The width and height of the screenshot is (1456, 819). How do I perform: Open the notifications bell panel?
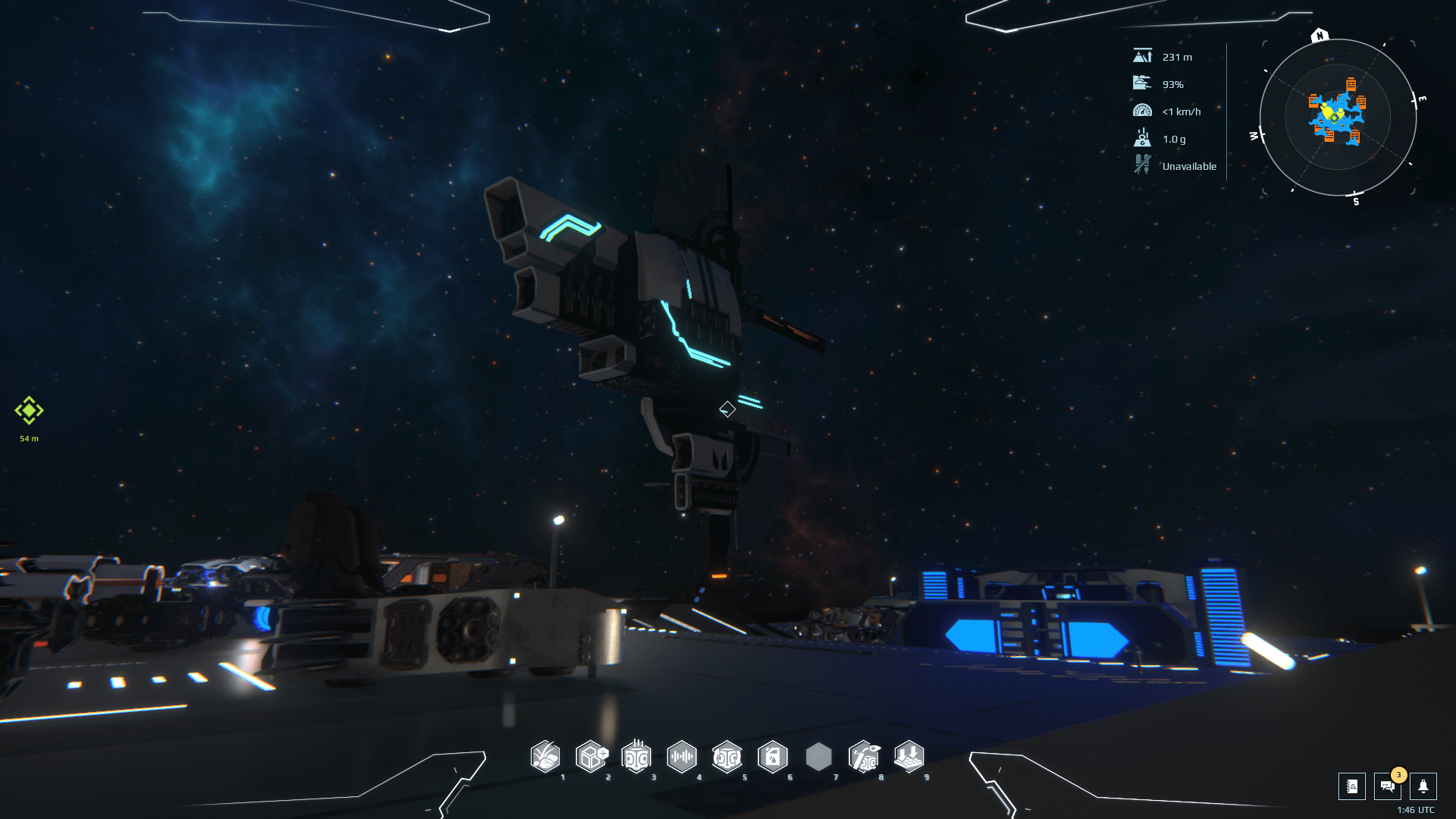coord(1424,786)
